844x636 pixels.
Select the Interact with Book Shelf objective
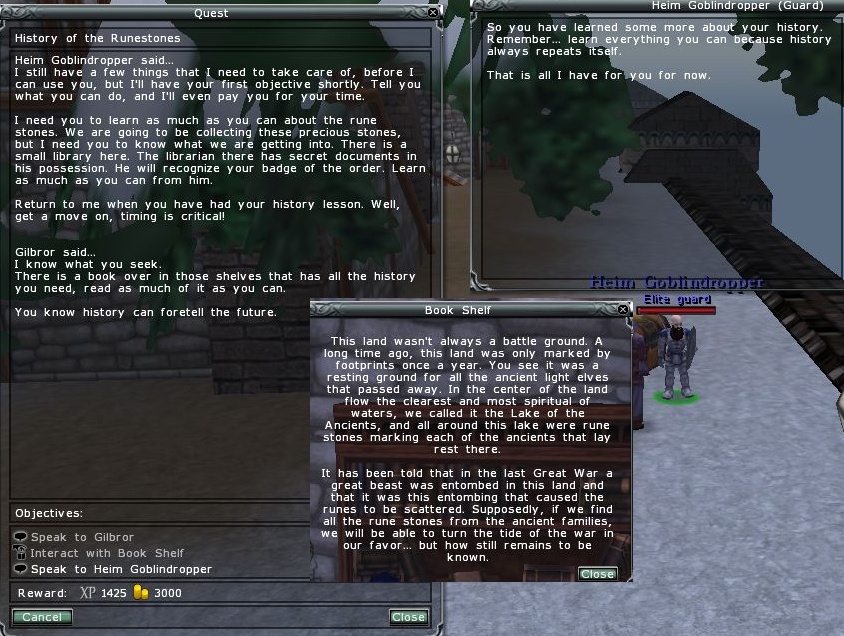coord(106,553)
